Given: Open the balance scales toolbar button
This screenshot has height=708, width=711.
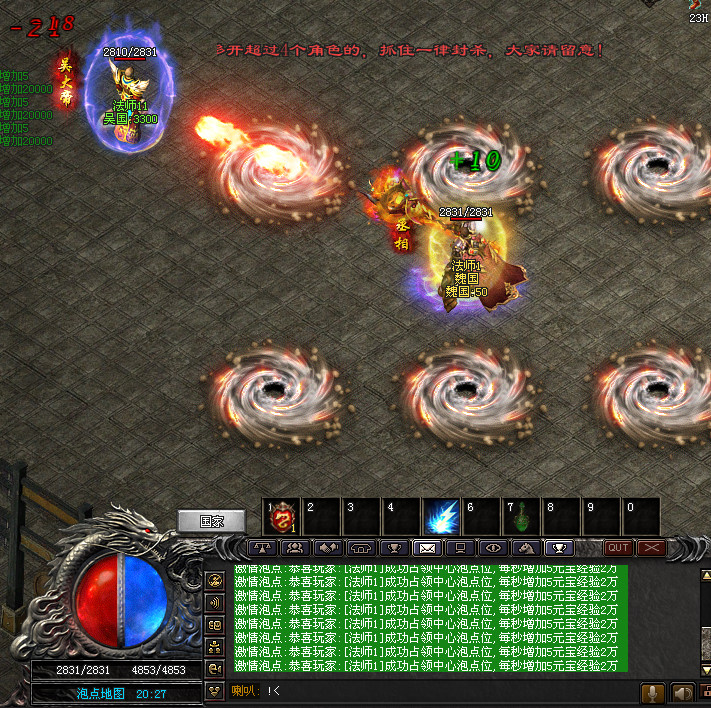Looking at the screenshot, I should point(263,548).
